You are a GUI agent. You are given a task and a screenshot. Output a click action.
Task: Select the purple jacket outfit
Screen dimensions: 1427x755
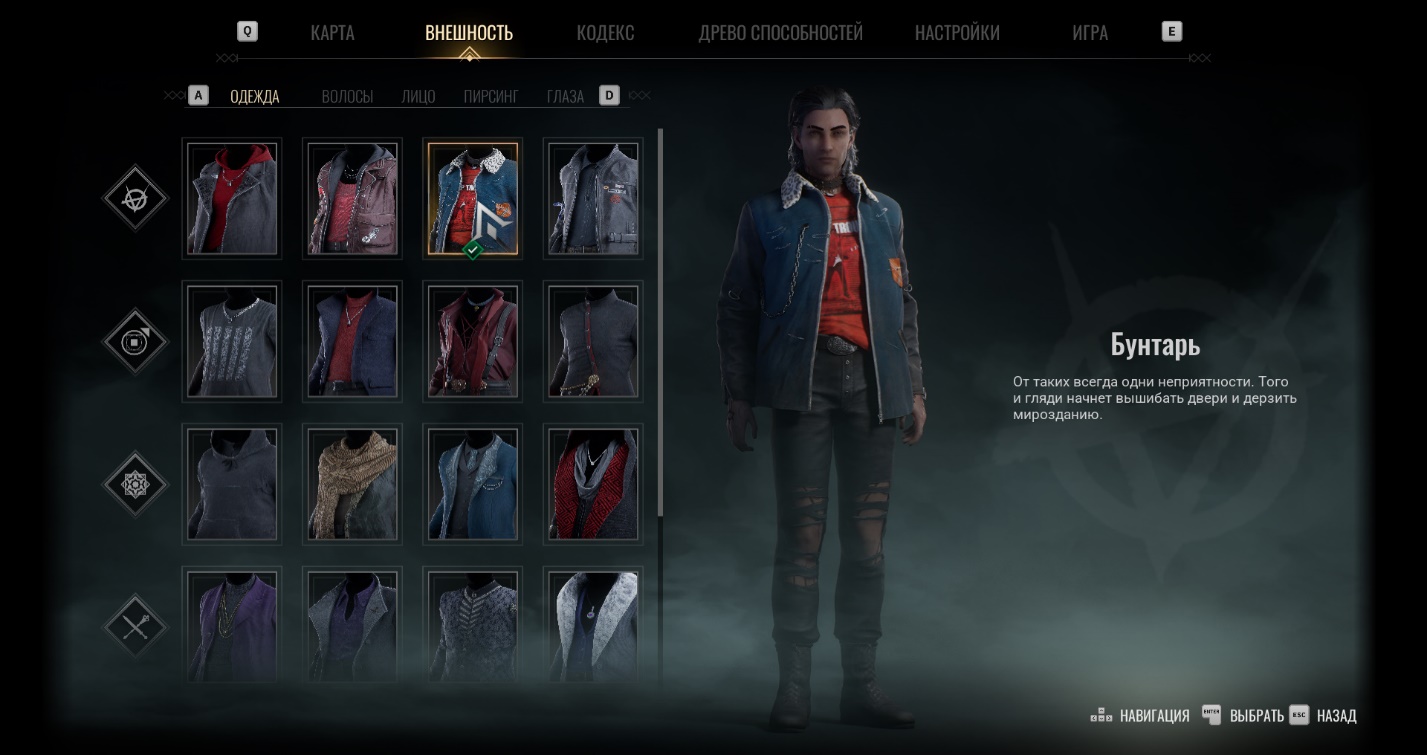[232, 625]
